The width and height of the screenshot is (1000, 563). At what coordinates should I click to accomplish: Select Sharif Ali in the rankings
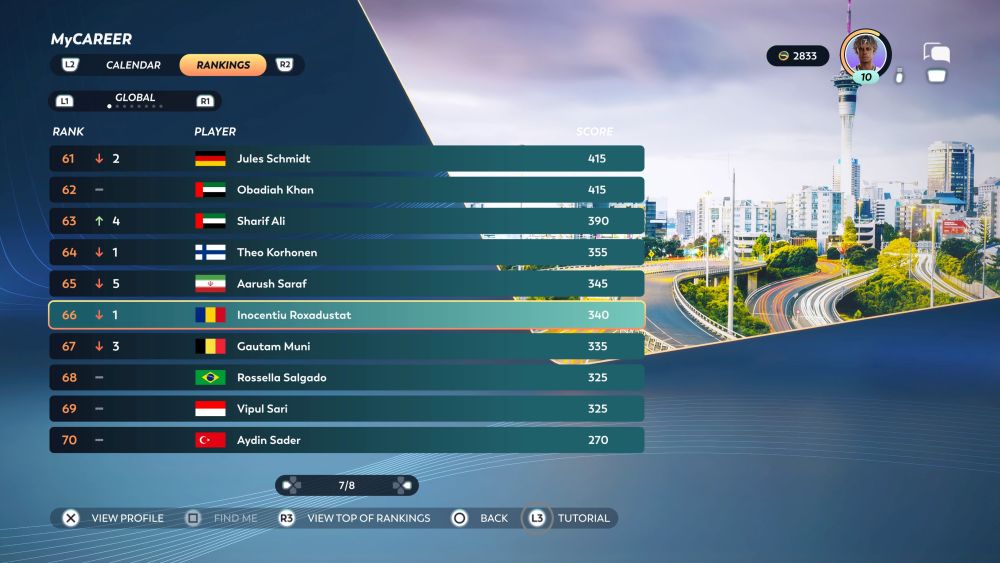click(346, 221)
